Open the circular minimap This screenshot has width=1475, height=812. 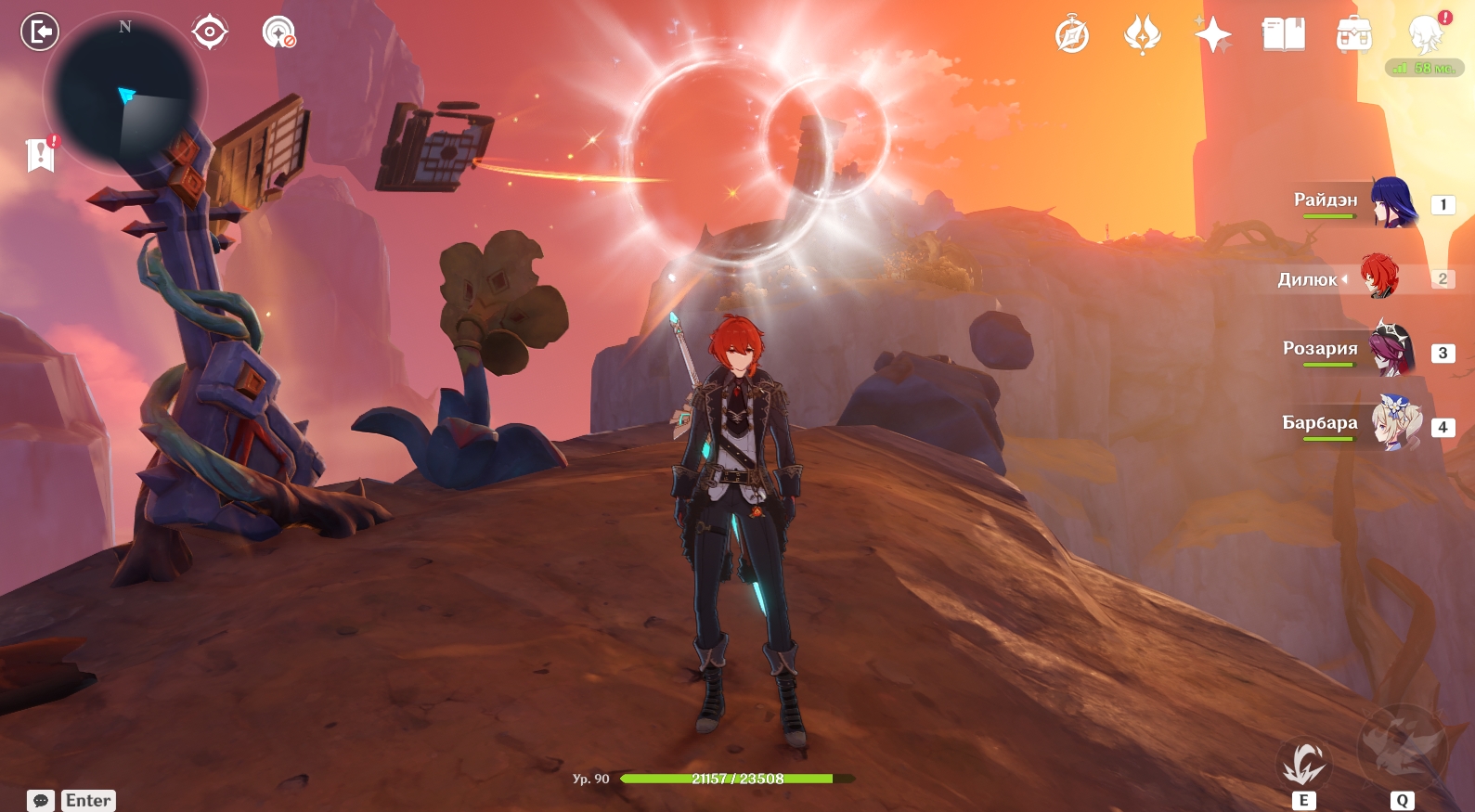click(124, 95)
